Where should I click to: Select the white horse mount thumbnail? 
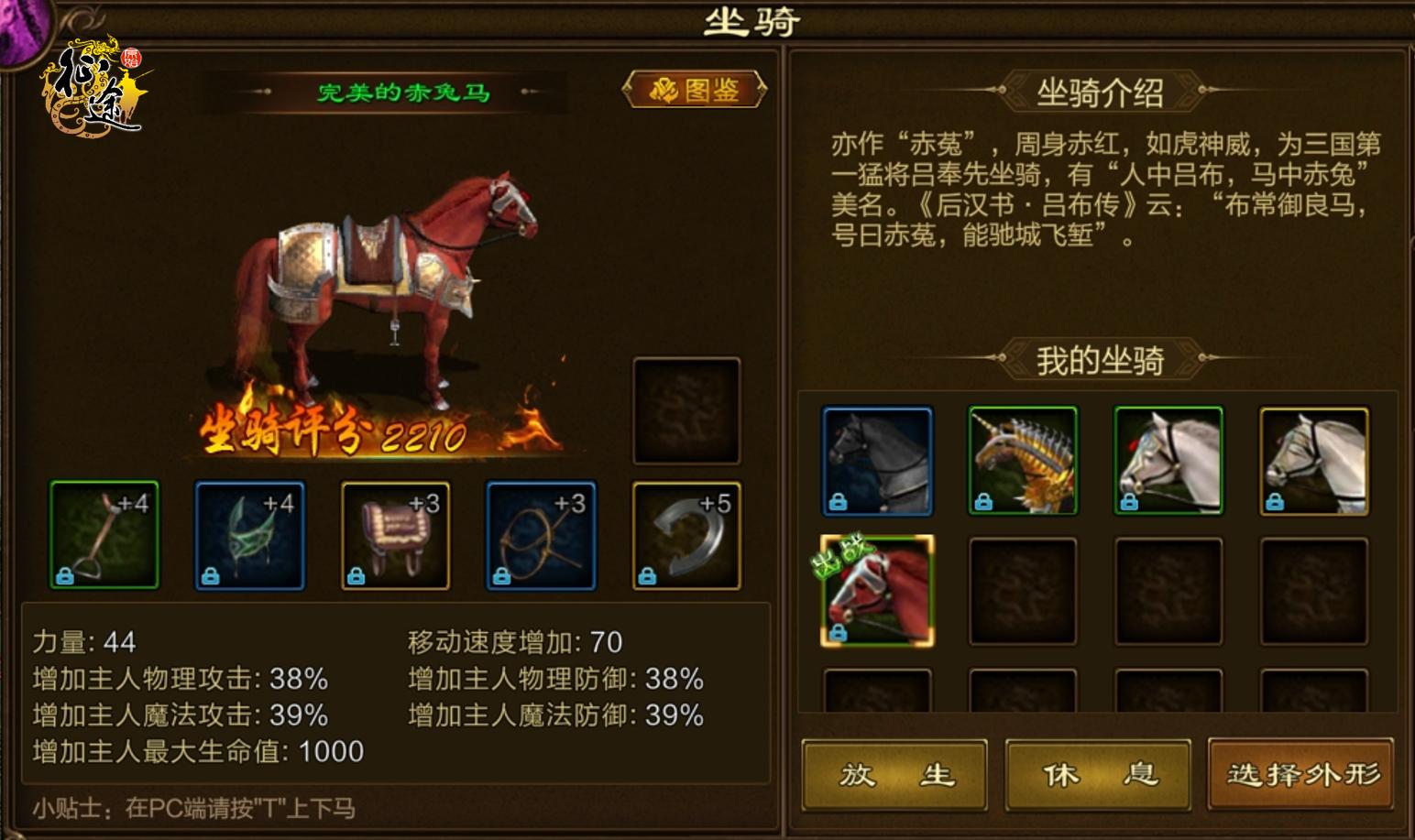tap(1168, 460)
